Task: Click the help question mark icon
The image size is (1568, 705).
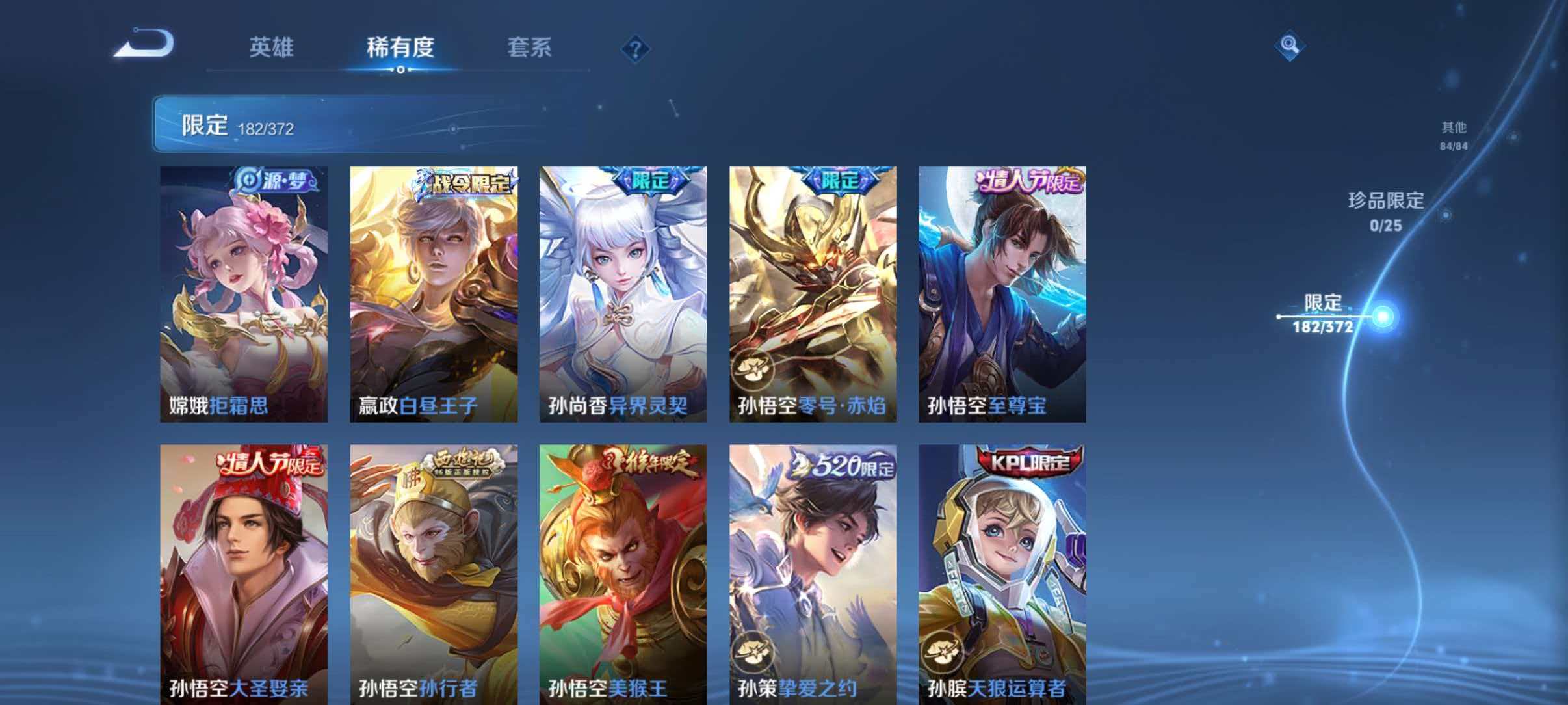Action: coord(636,49)
